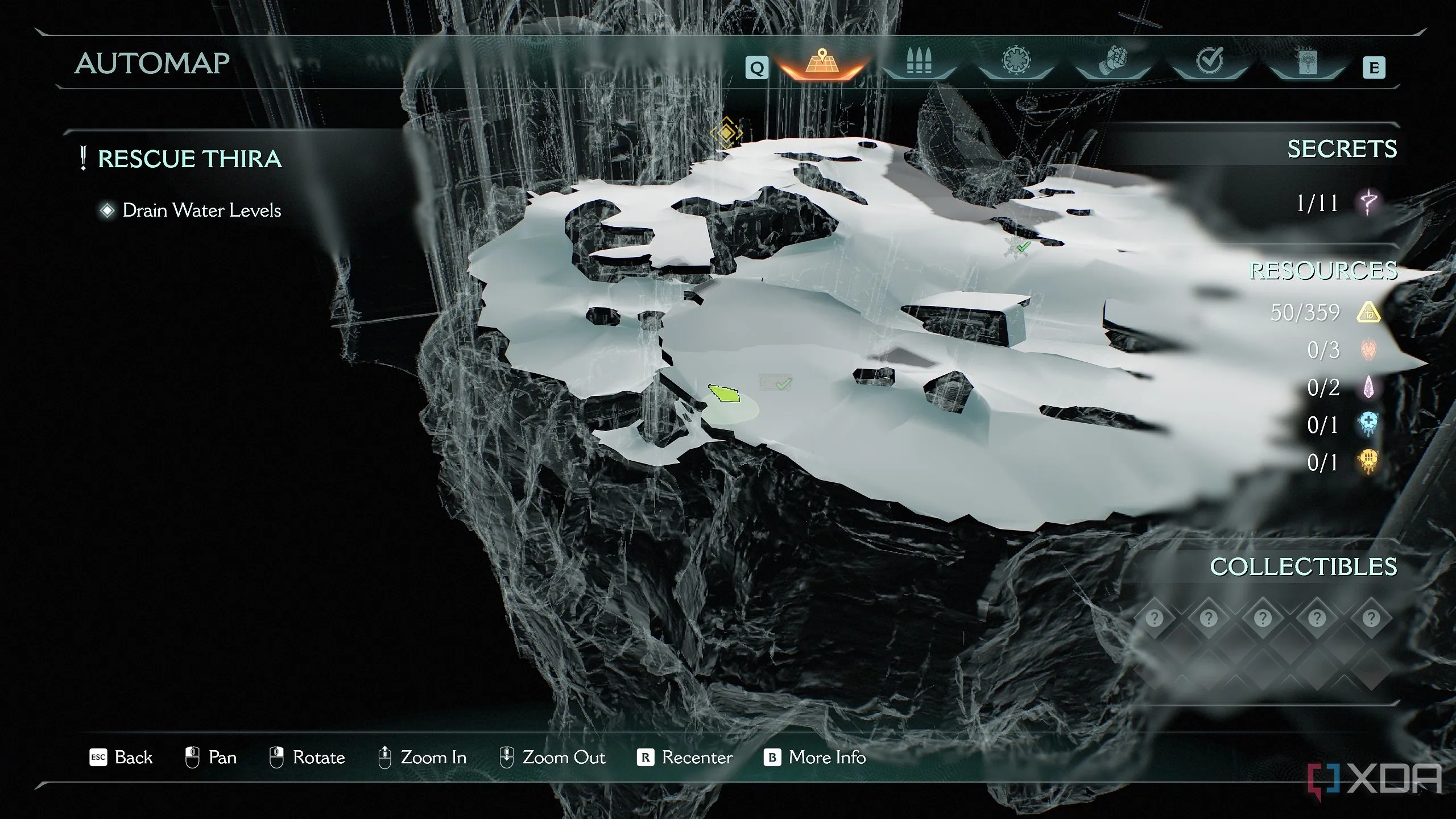Click the crossed-swords completed encounter marker
The width and height of the screenshot is (1456, 819).
(1017, 247)
